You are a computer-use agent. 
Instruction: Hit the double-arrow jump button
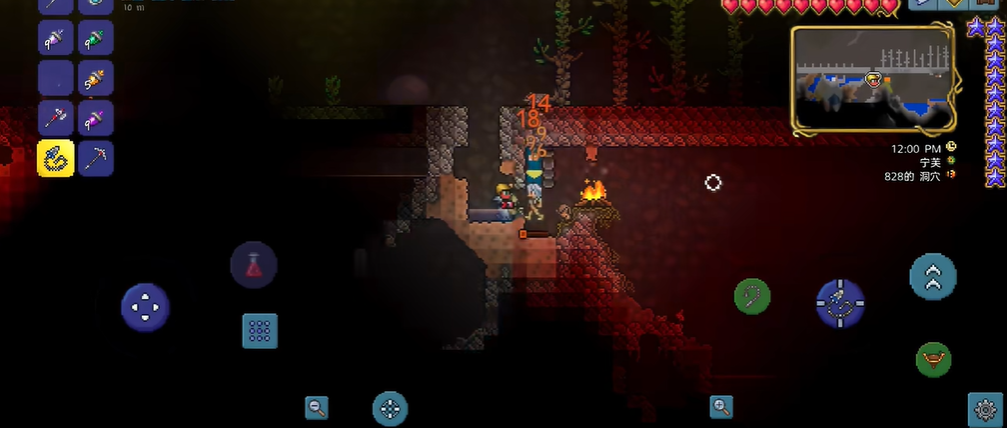[933, 277]
